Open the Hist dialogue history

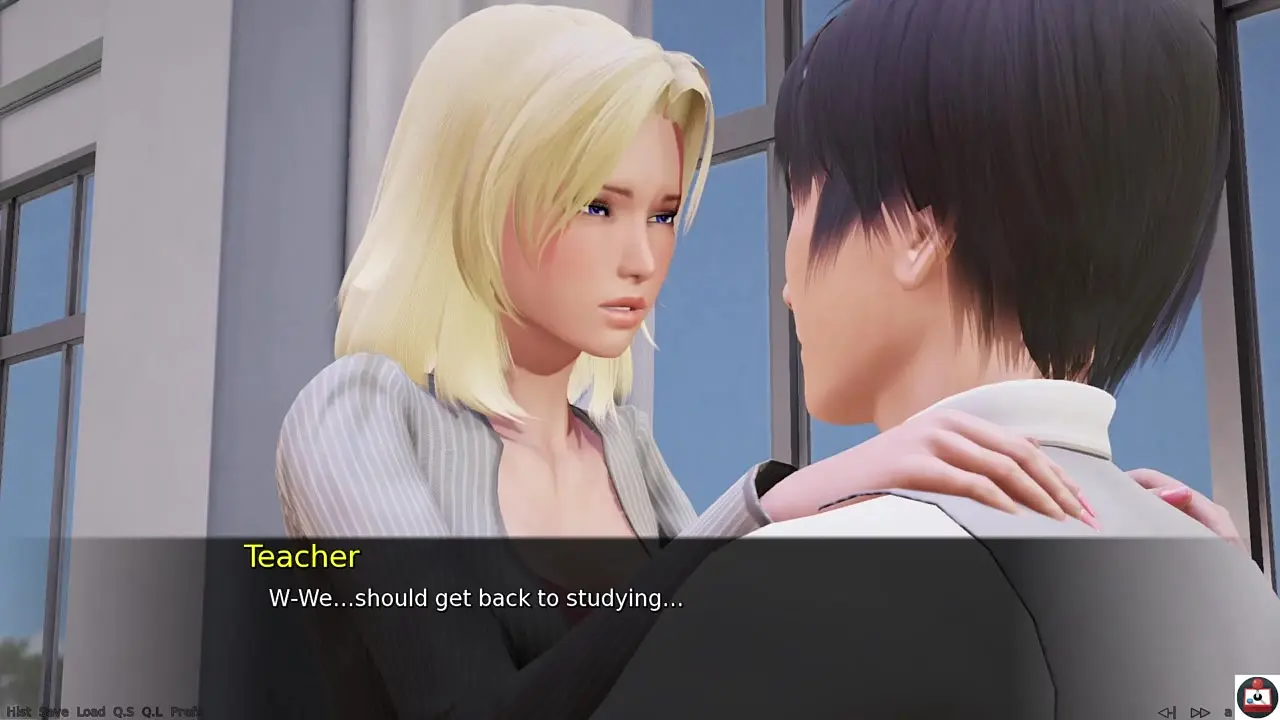coord(19,711)
